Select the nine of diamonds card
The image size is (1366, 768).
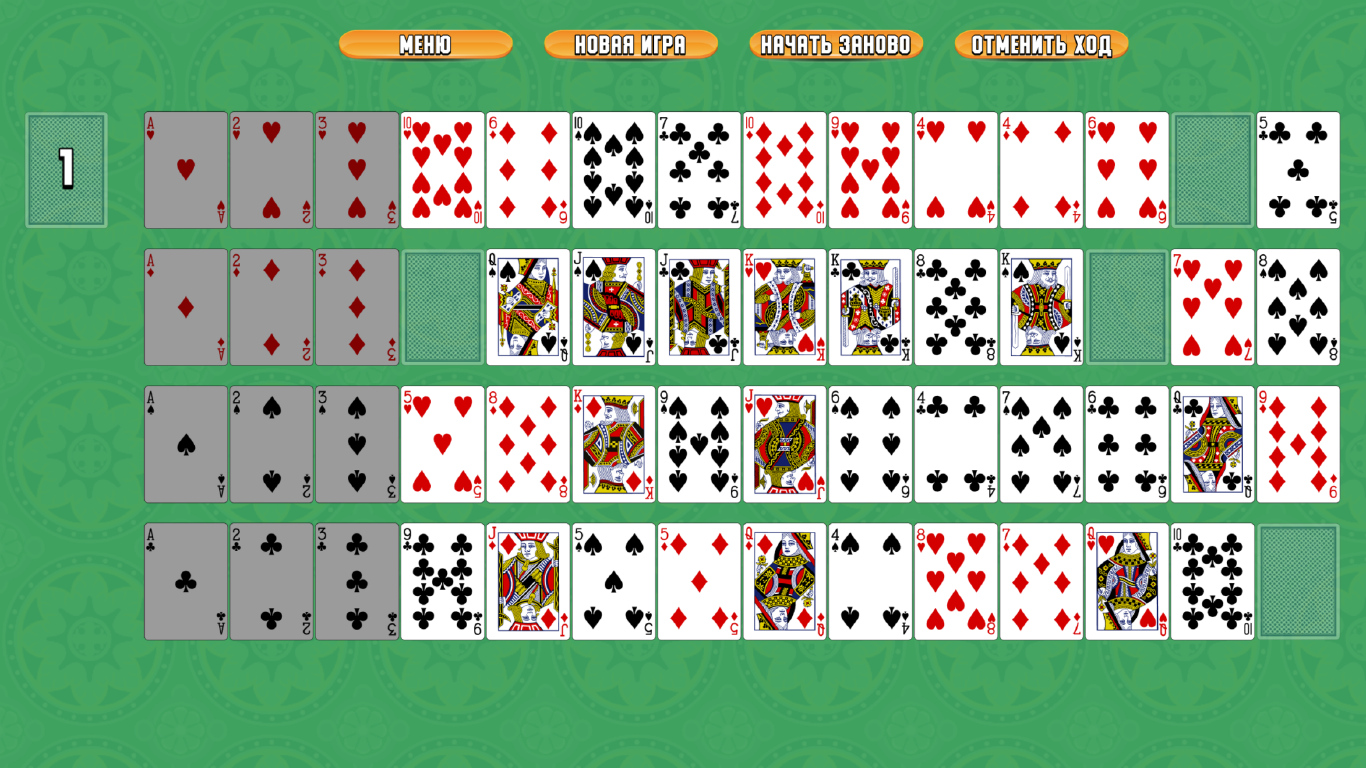coord(1298,444)
